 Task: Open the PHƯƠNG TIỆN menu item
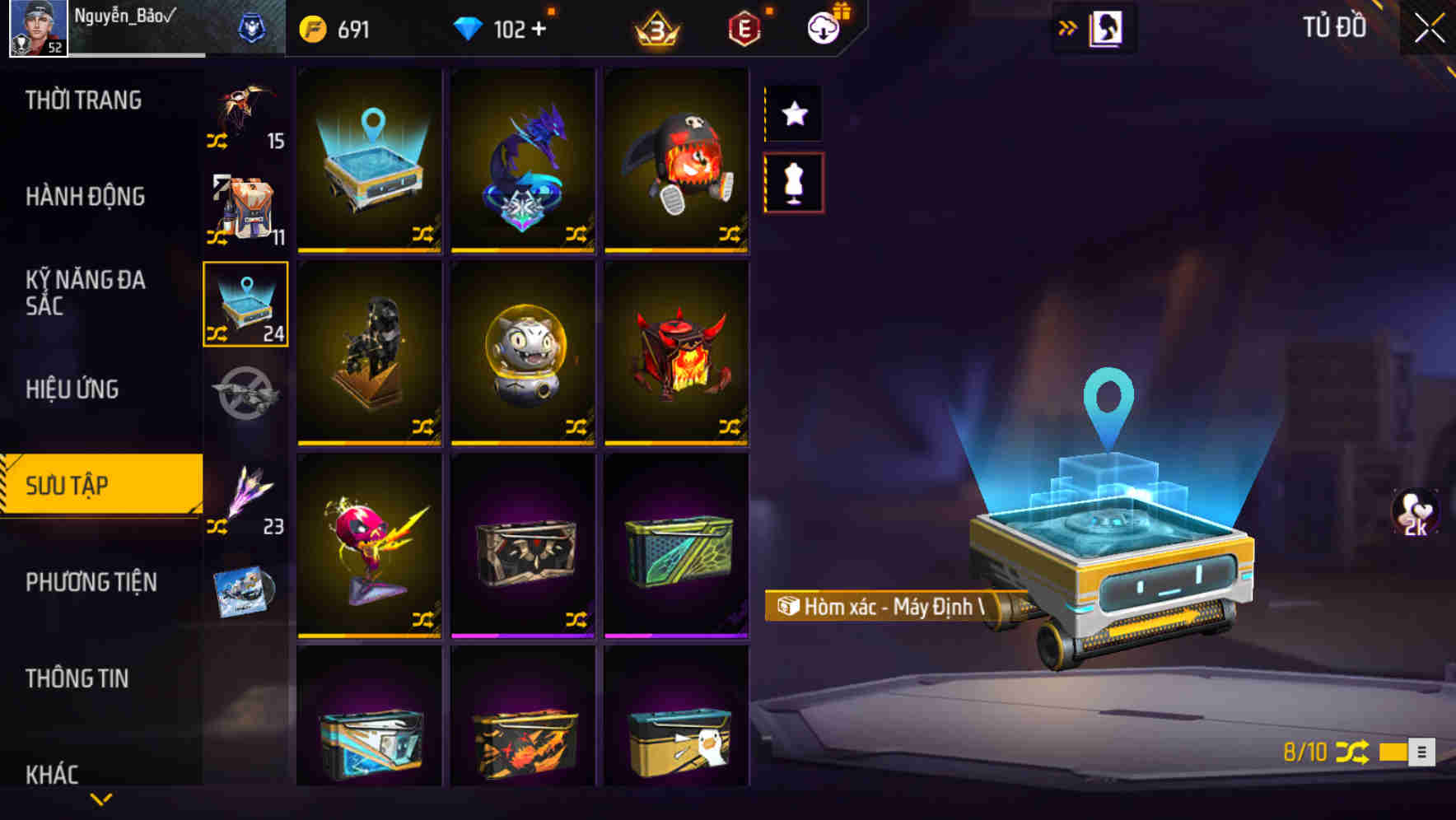click(91, 582)
